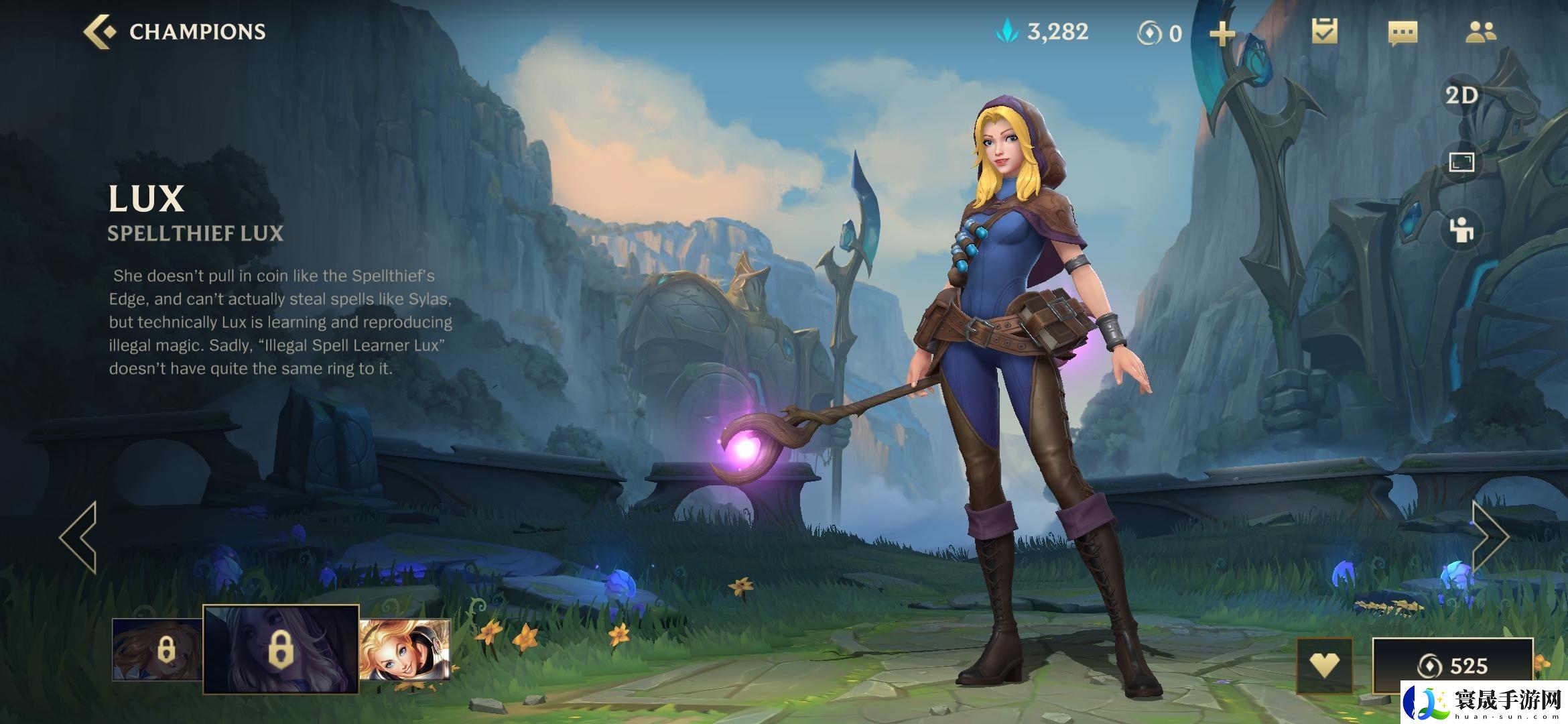
Task: Show the next champion with right arrow
Action: tap(1489, 536)
